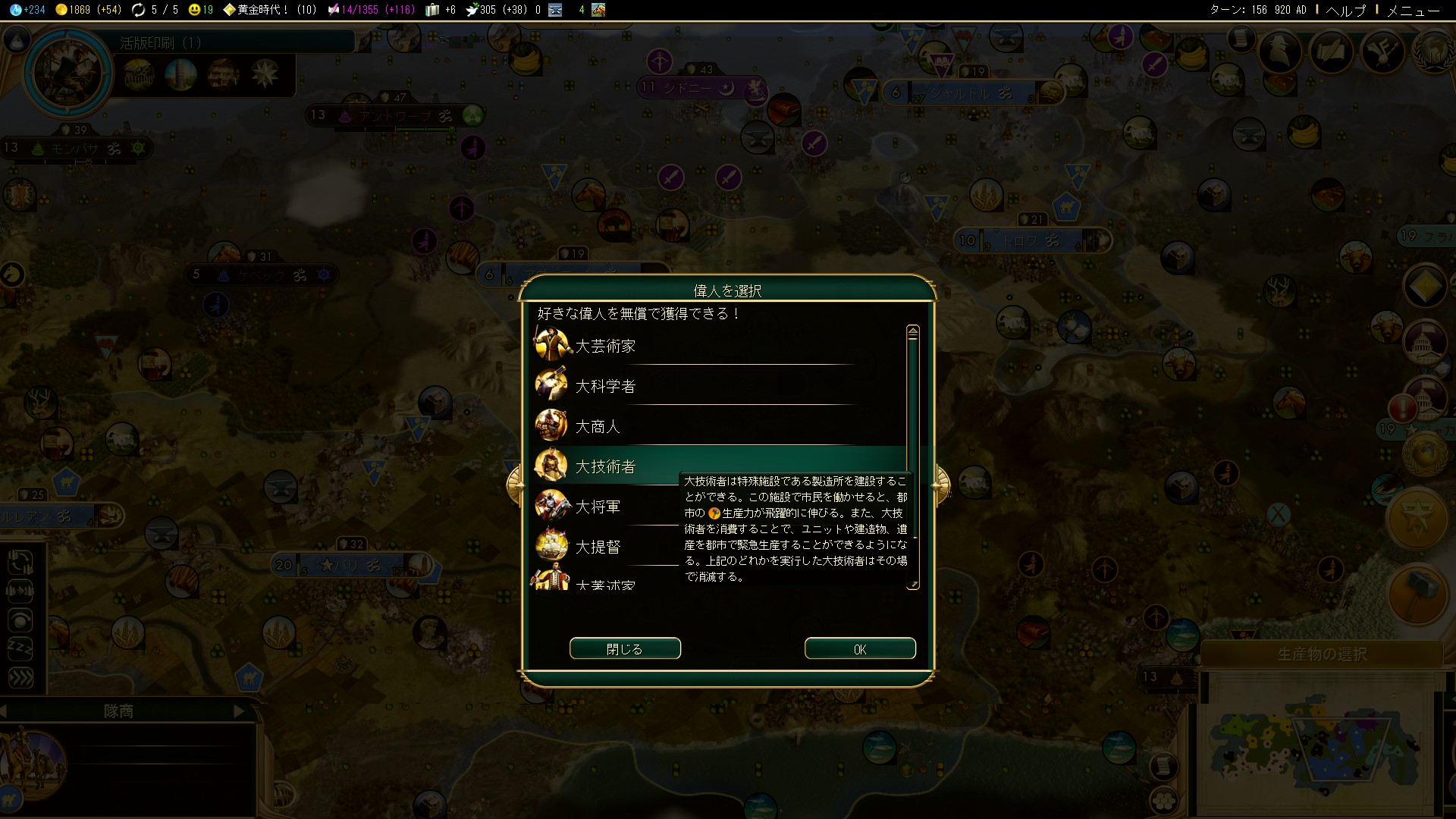This screenshot has height=819, width=1456.
Task: Select 大科学者 (Great Scientist) entry
Action: point(605,387)
